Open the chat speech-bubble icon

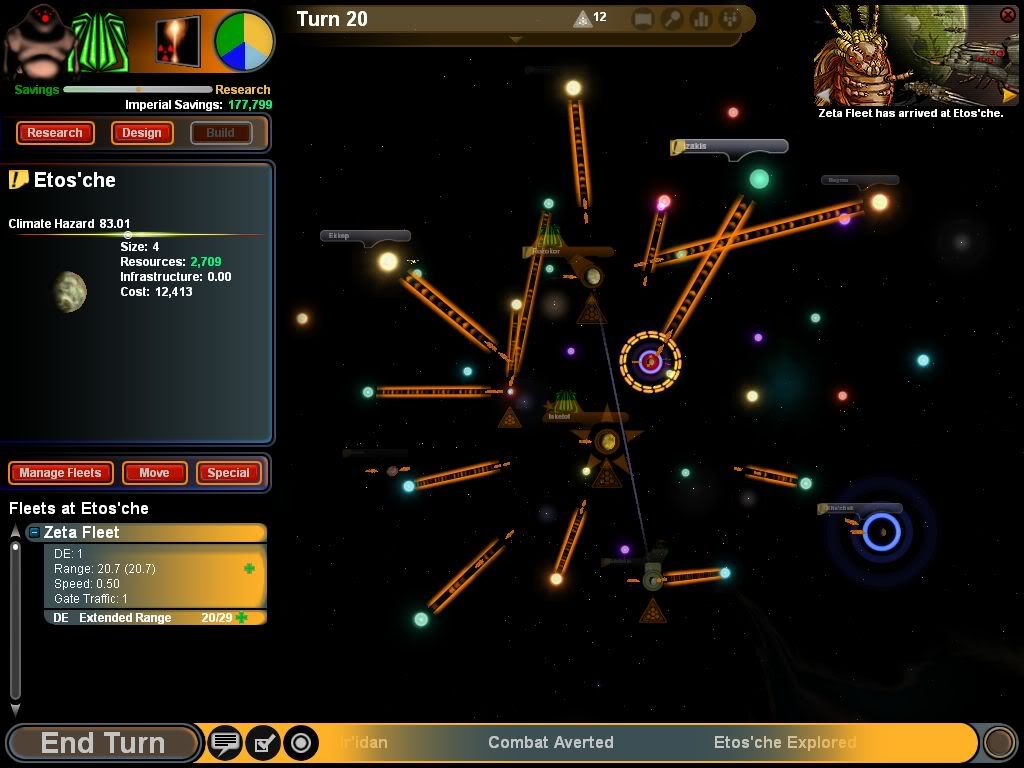point(226,743)
